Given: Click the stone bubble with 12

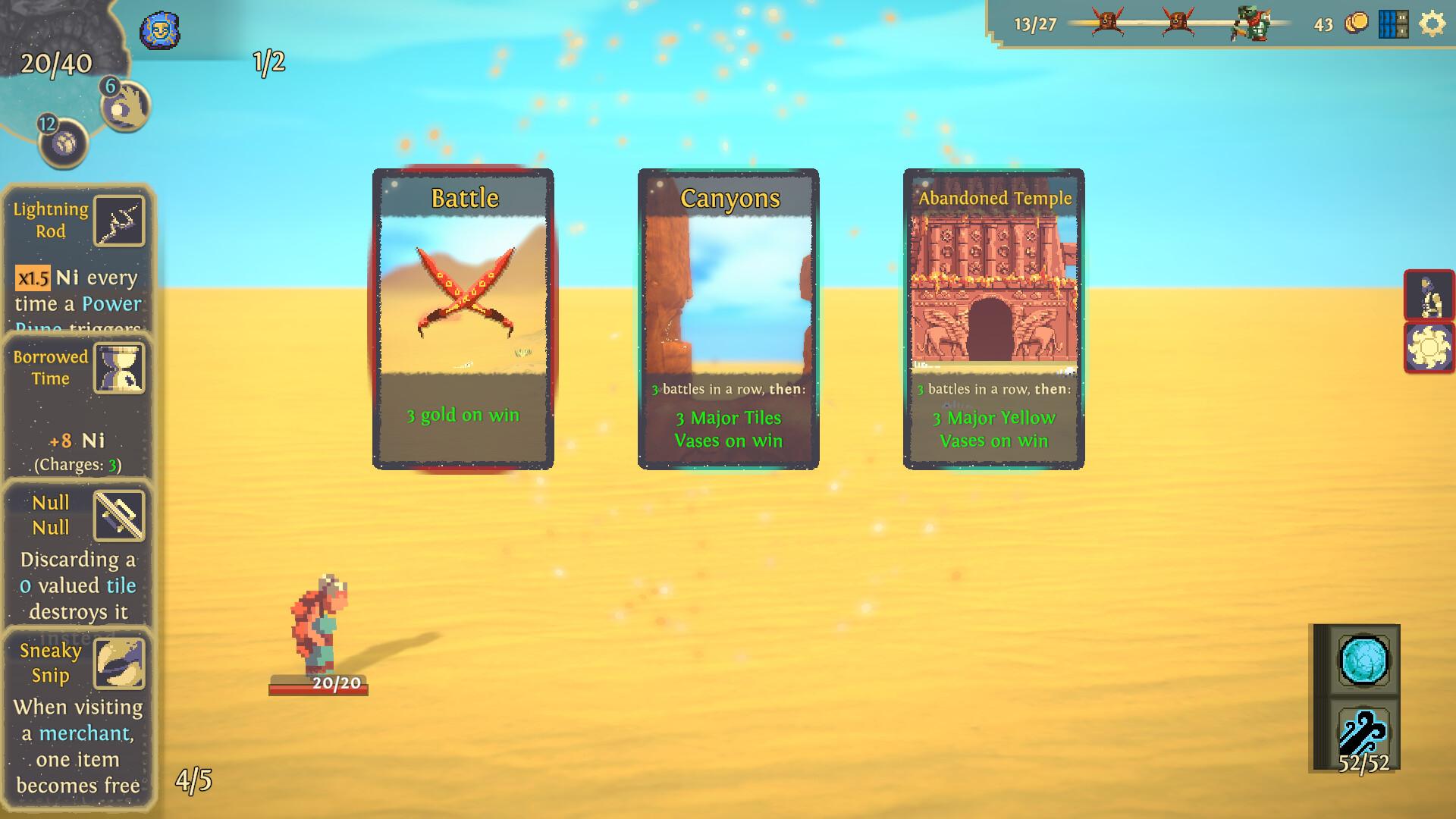Looking at the screenshot, I should click(x=64, y=142).
